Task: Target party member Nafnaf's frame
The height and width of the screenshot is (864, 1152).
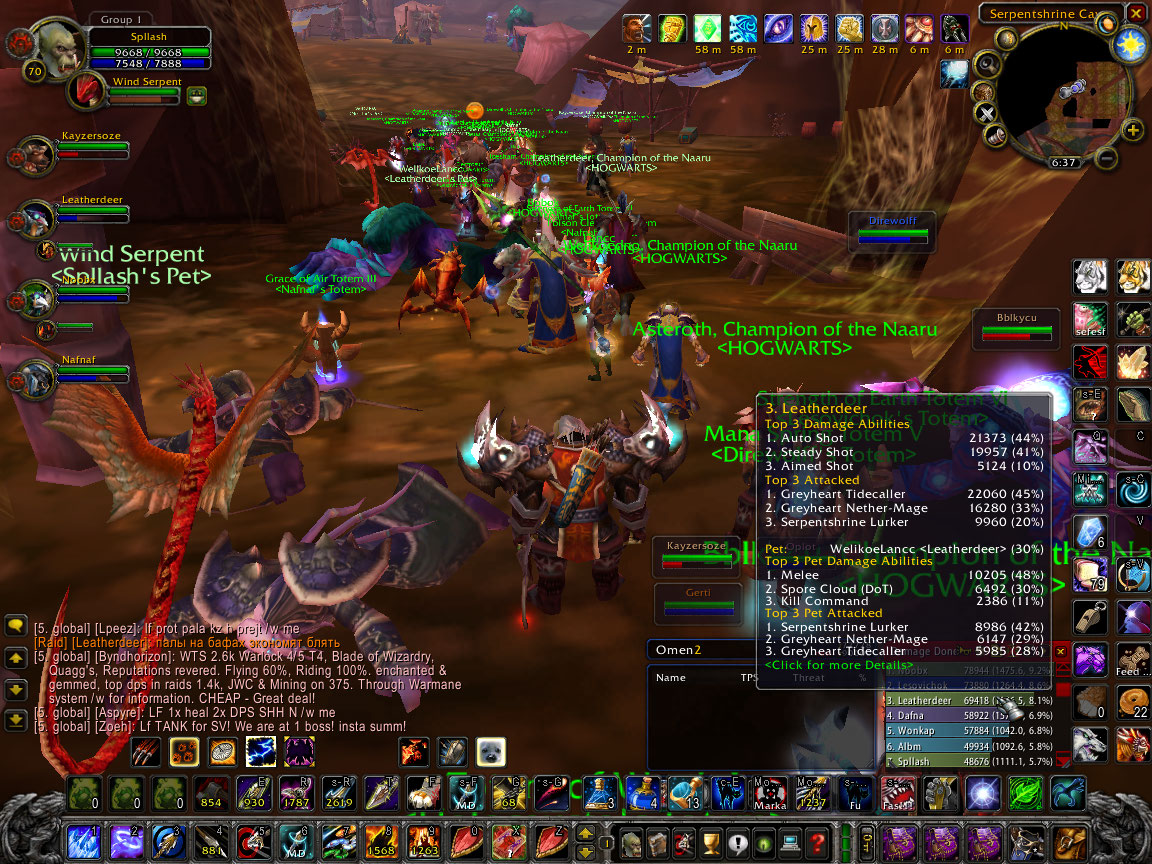Action: 92,371
